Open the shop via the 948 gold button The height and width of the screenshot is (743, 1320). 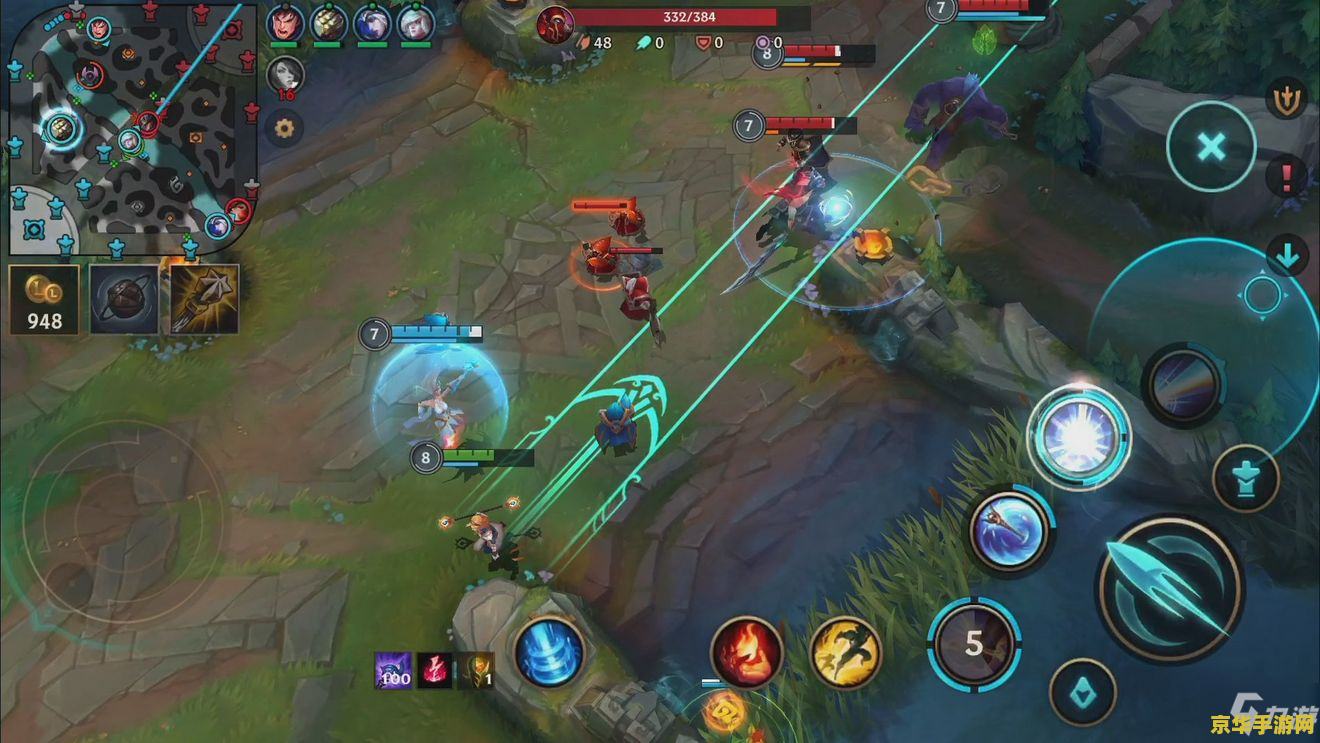pos(44,298)
